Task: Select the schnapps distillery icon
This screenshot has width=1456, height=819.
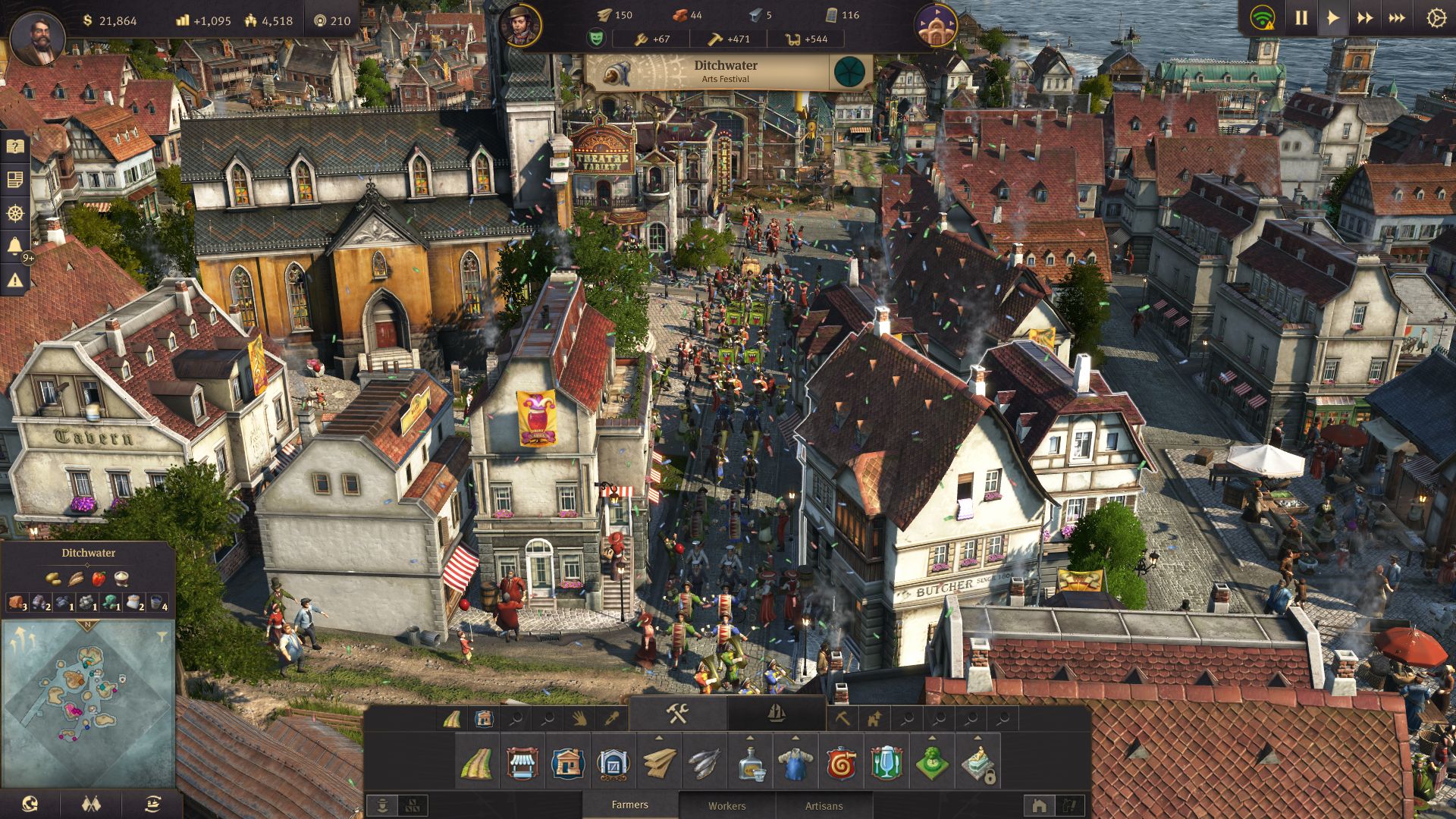Action: tap(751, 763)
